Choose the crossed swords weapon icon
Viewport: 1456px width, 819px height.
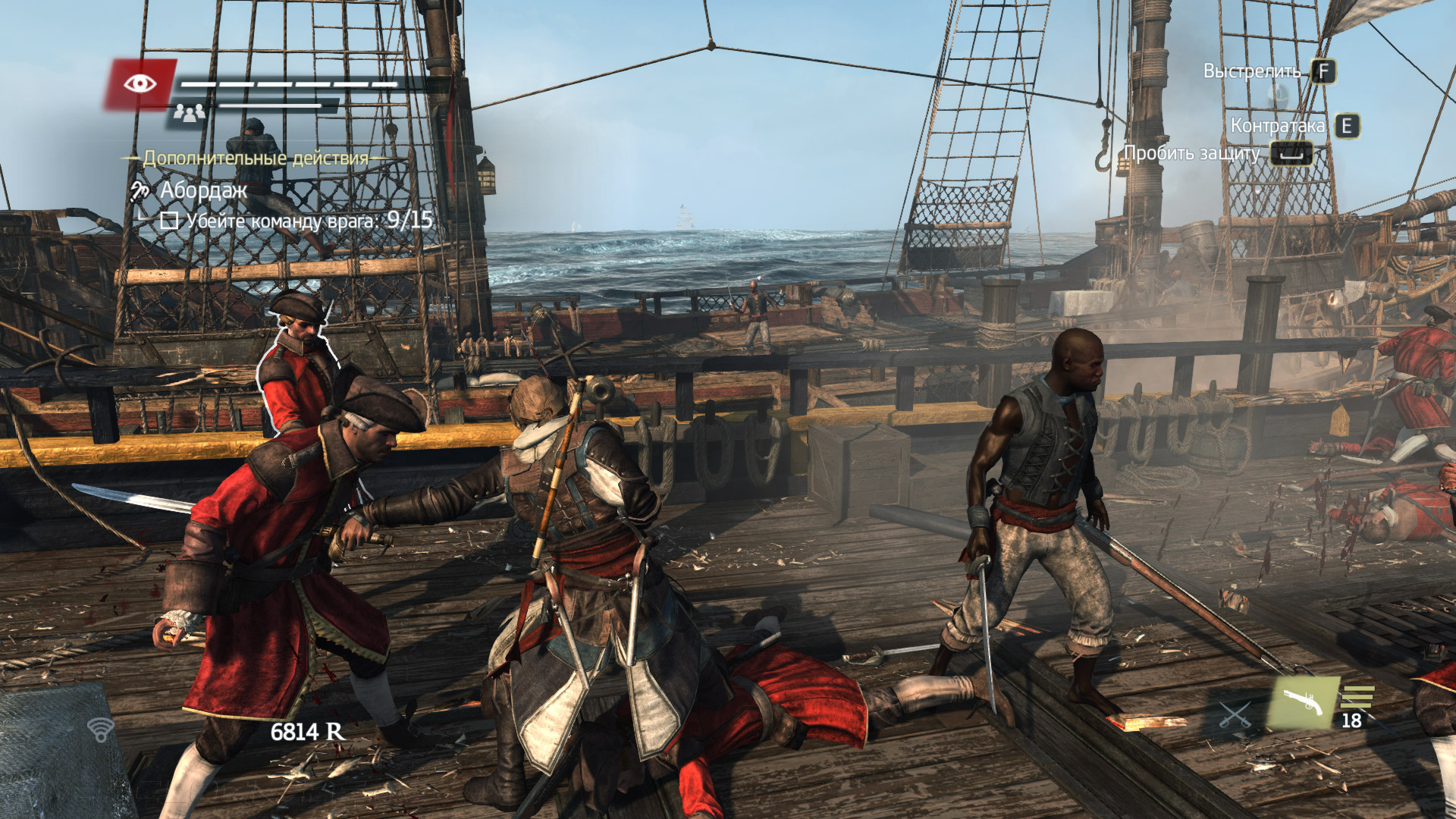pyautogui.click(x=1235, y=714)
